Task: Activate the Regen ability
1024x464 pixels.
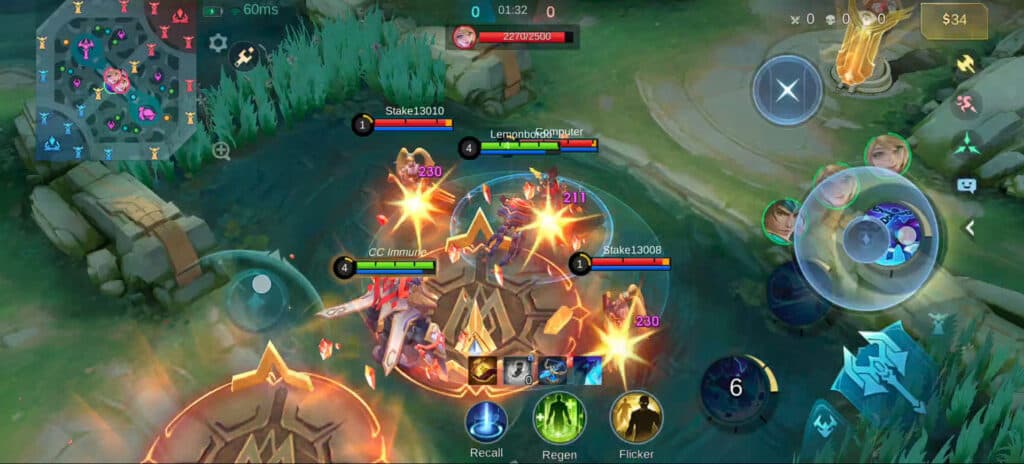Action: coord(559,417)
